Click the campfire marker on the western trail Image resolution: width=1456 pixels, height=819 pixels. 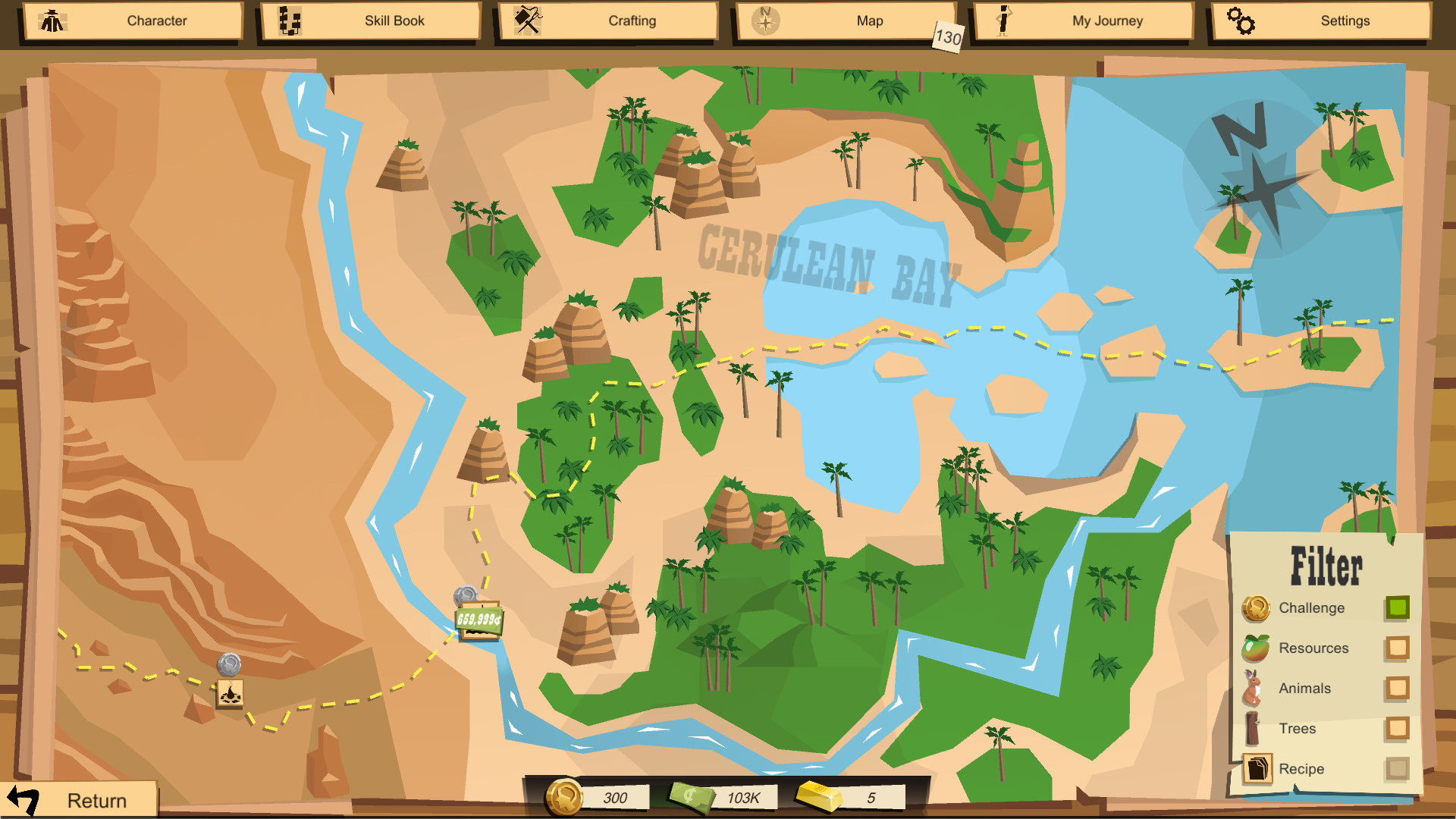click(231, 693)
